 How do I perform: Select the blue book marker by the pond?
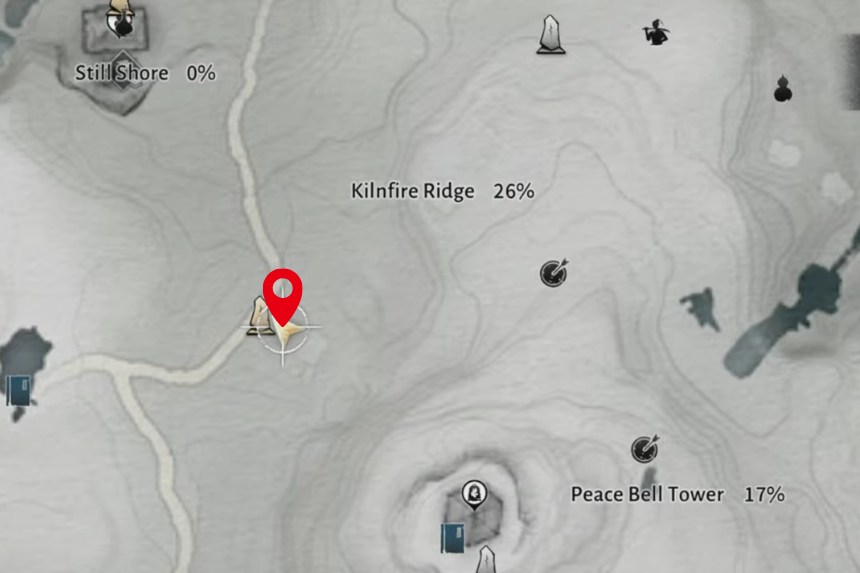[19, 389]
